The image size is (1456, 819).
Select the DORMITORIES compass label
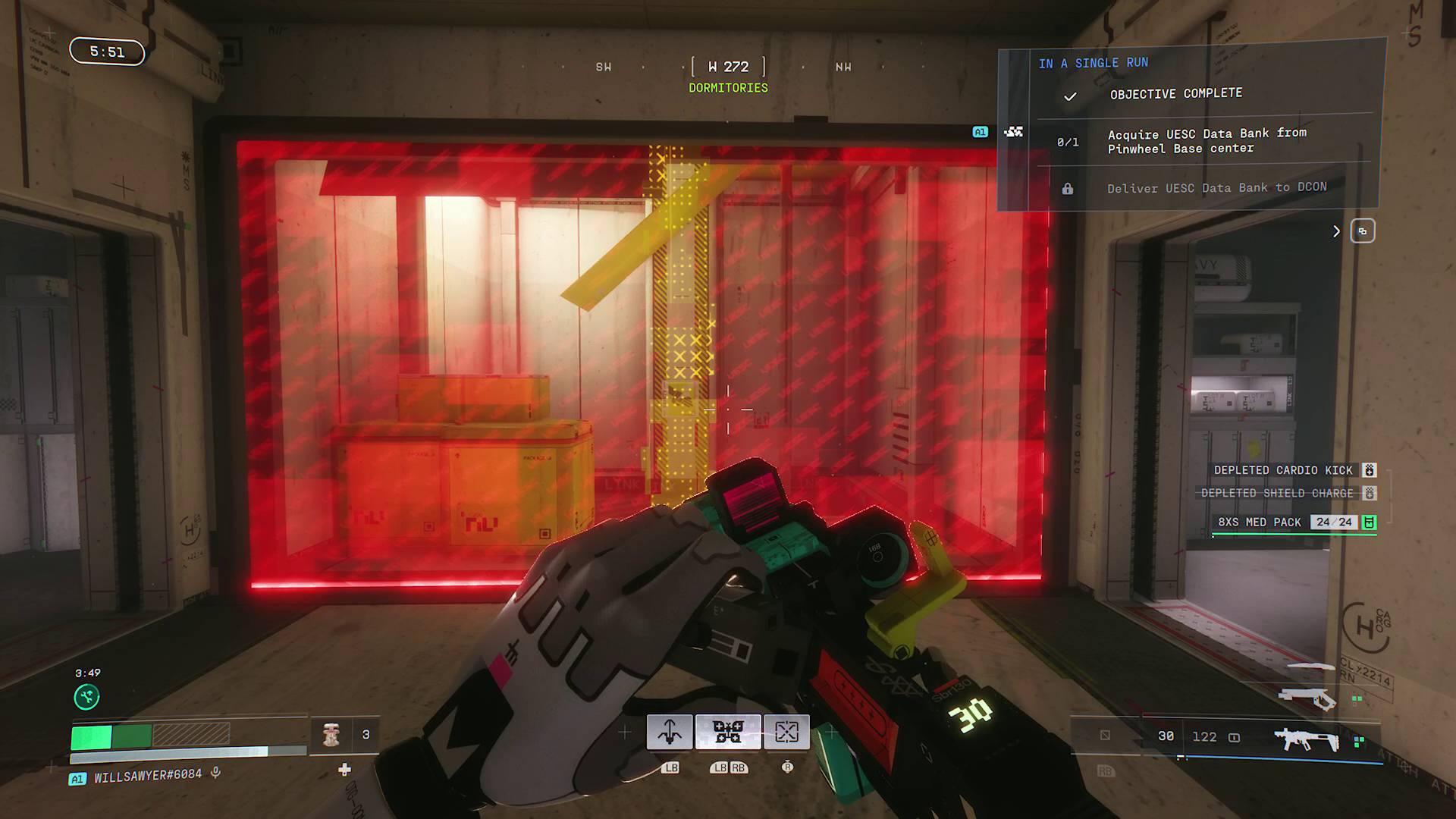click(x=727, y=88)
